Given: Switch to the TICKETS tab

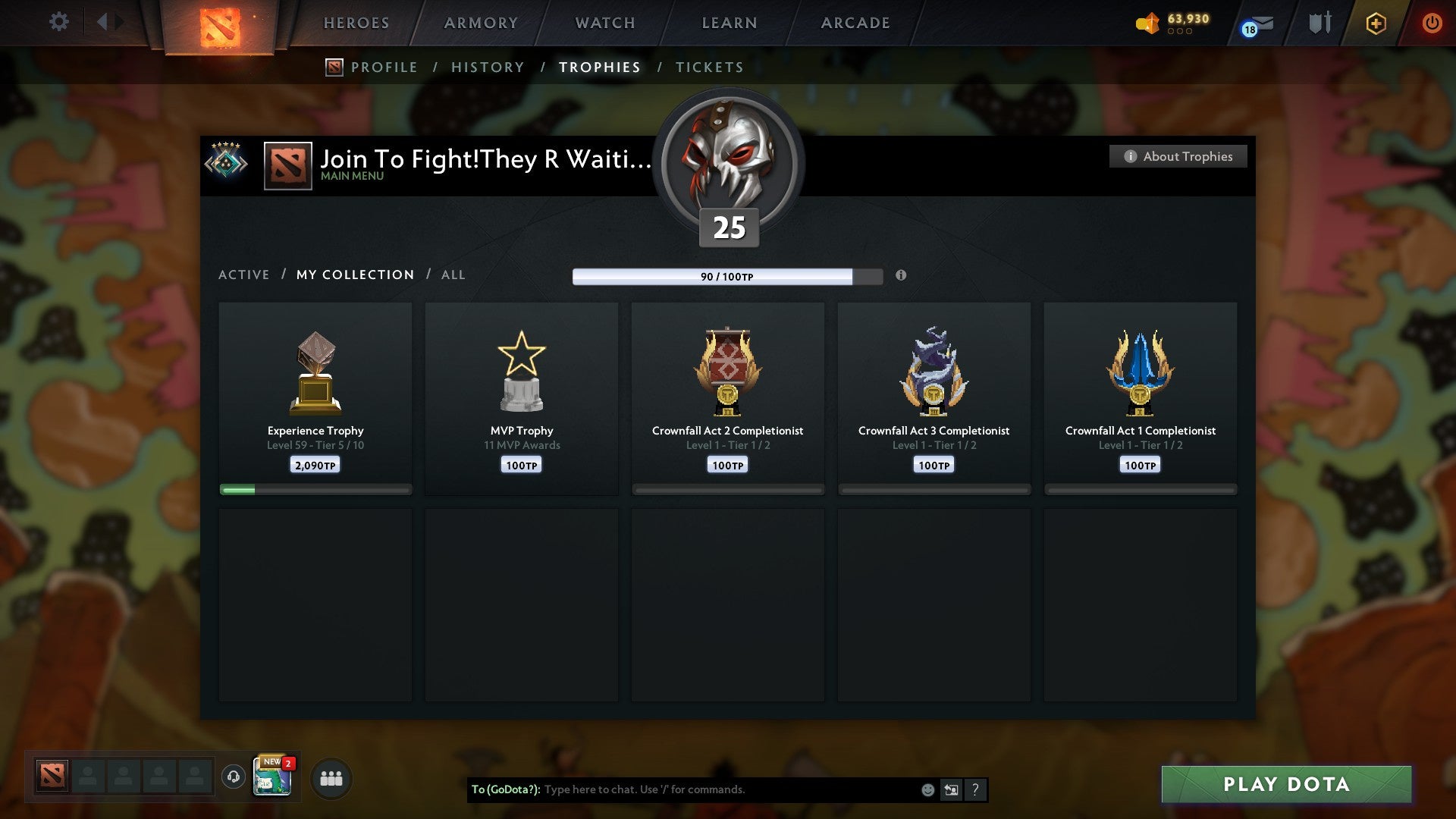Looking at the screenshot, I should pyautogui.click(x=709, y=67).
